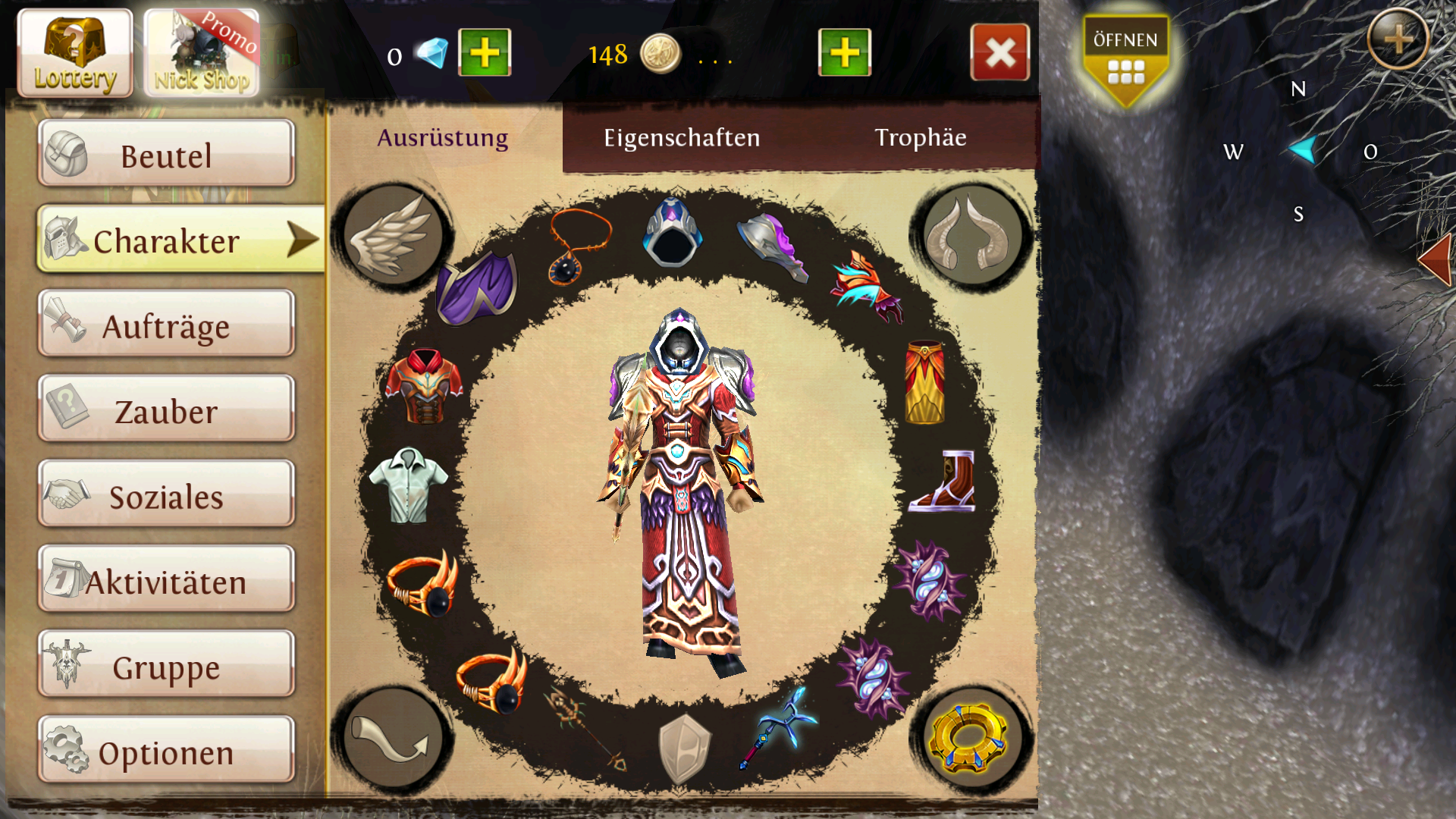Open the Beutel inventory menu

click(x=166, y=154)
